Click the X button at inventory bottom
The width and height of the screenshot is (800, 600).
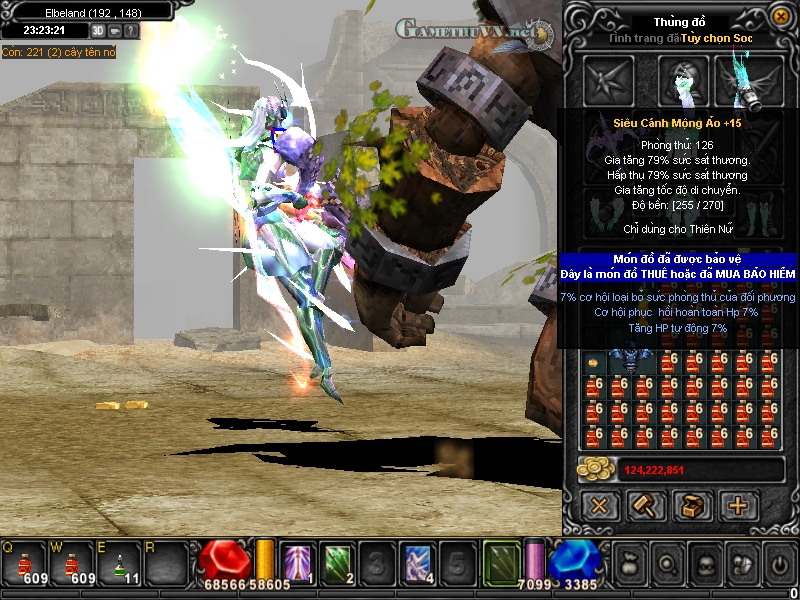click(x=599, y=505)
